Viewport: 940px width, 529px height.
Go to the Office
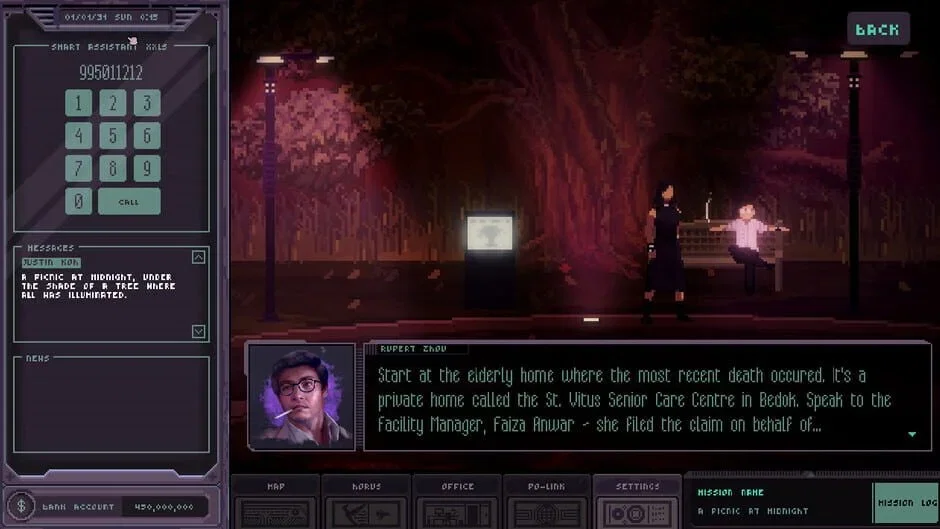click(x=457, y=502)
